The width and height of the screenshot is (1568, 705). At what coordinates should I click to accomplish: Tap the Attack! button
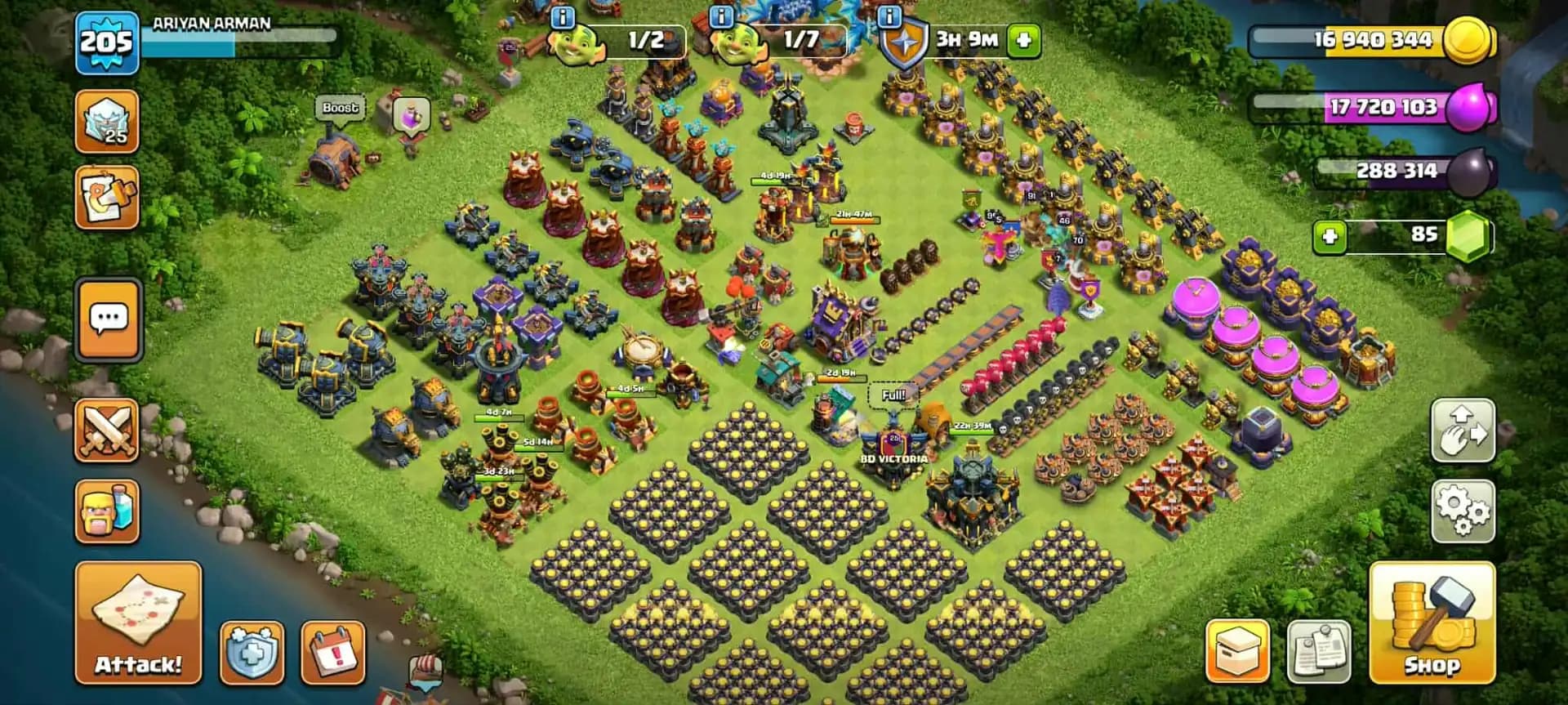(x=135, y=625)
